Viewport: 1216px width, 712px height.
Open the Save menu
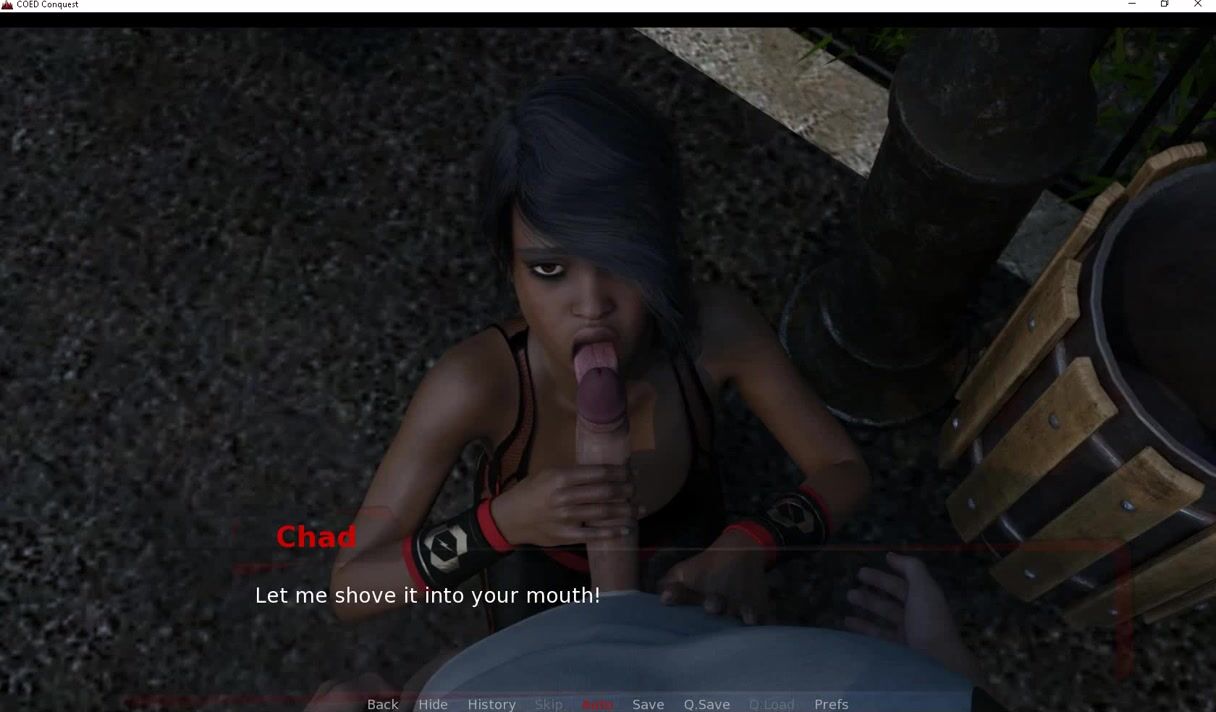point(648,704)
